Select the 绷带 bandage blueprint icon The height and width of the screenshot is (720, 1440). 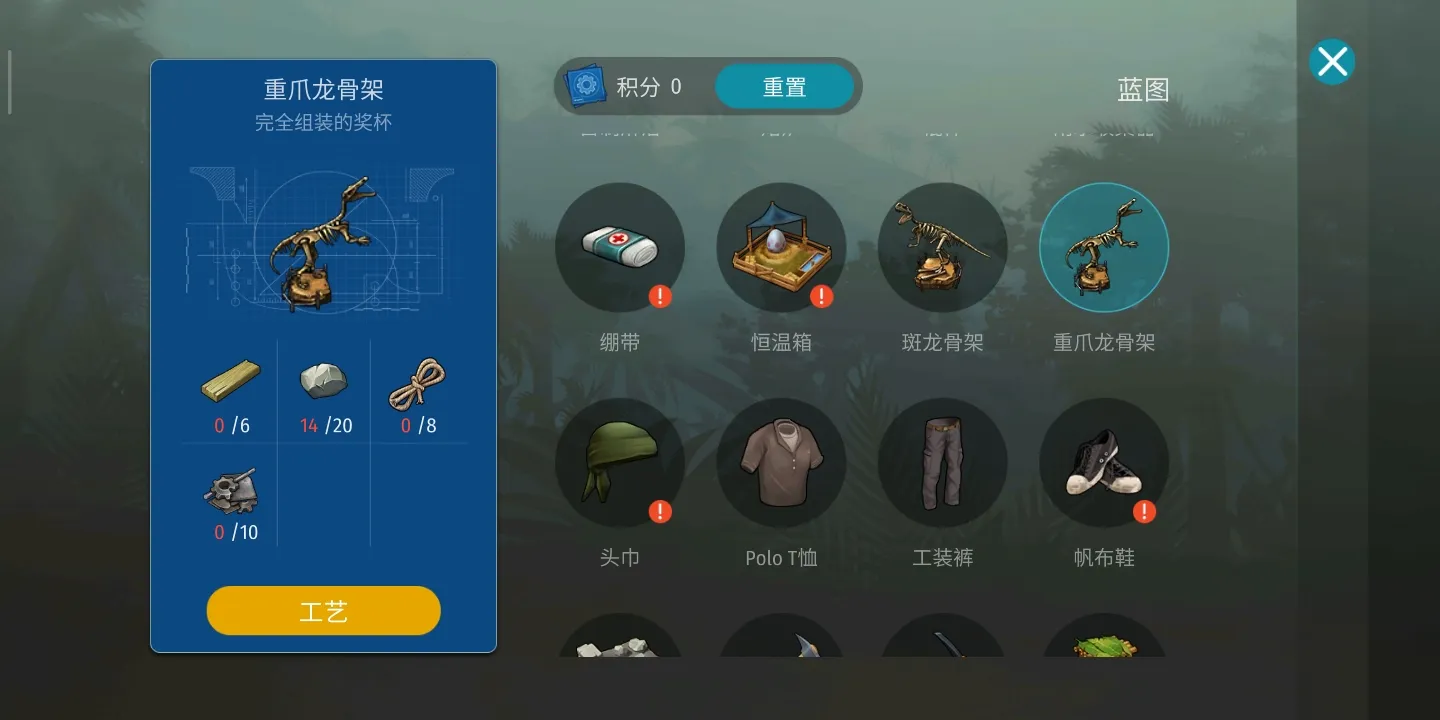point(620,247)
